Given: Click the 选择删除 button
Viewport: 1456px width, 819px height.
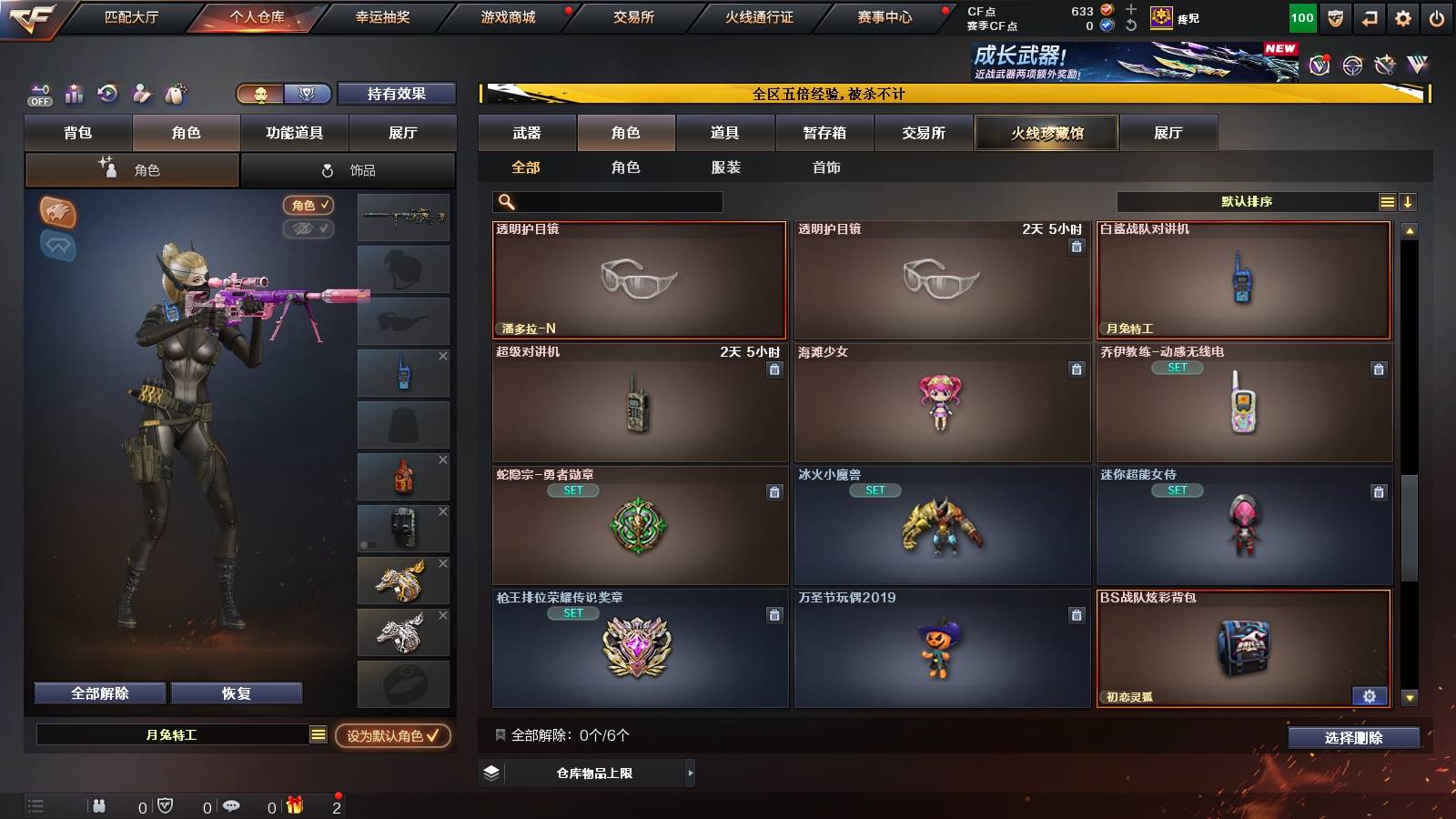Looking at the screenshot, I should pos(1353,738).
